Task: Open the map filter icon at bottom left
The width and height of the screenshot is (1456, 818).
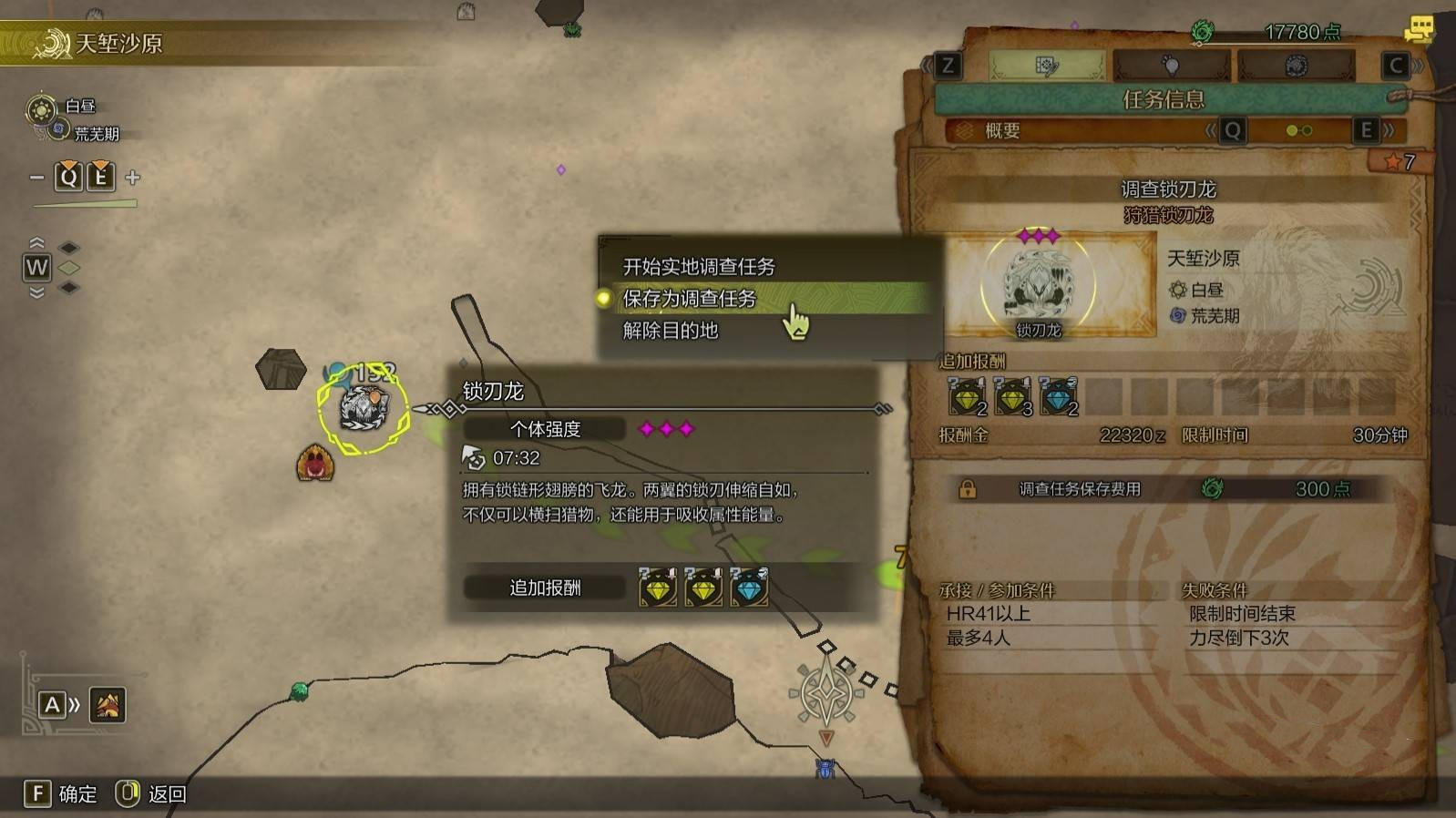Action: click(x=108, y=705)
